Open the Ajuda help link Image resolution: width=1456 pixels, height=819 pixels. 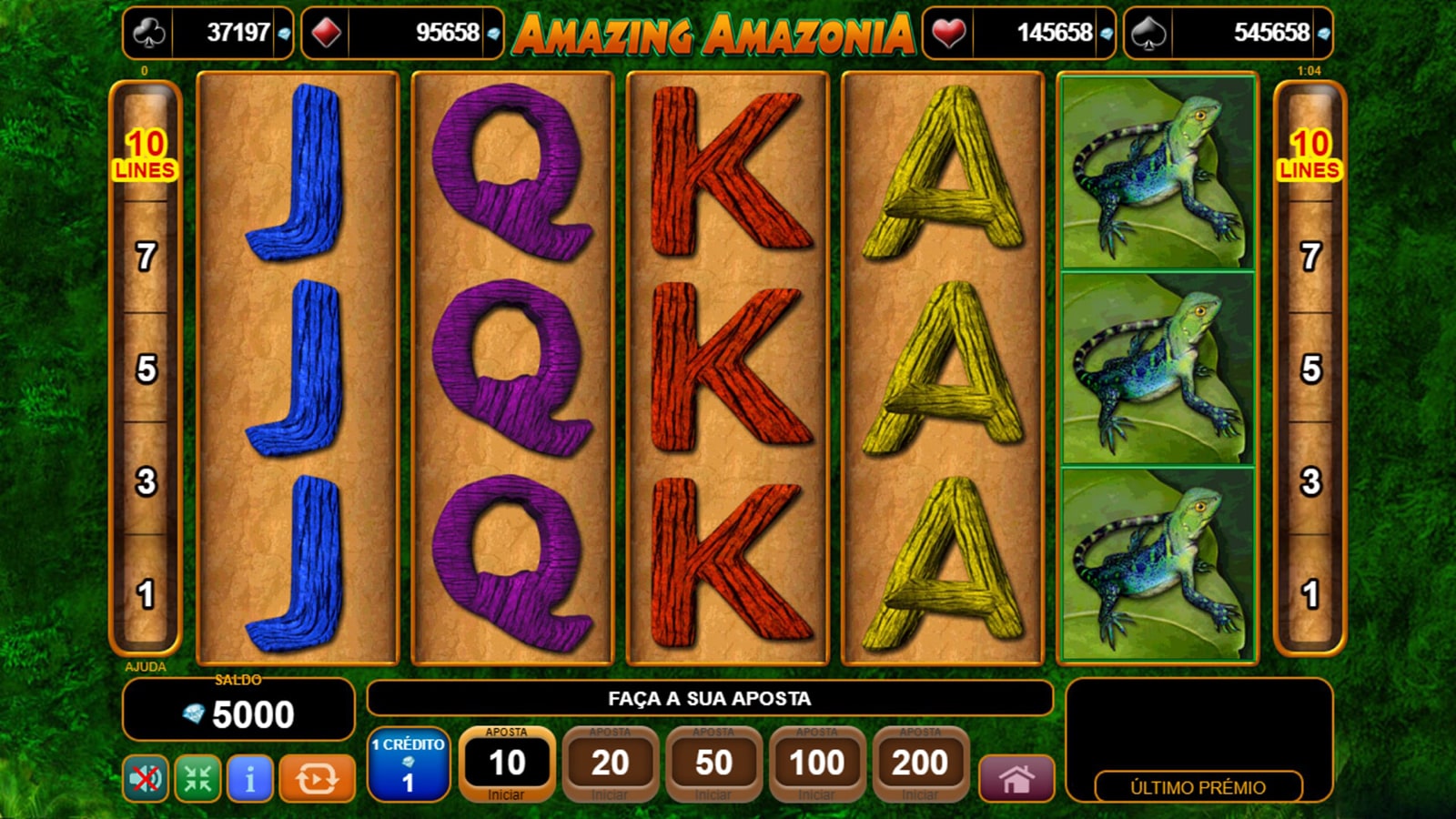tap(146, 667)
